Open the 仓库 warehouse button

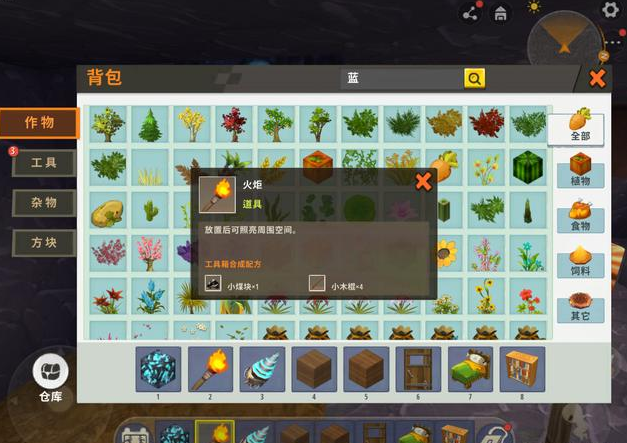tap(50, 377)
